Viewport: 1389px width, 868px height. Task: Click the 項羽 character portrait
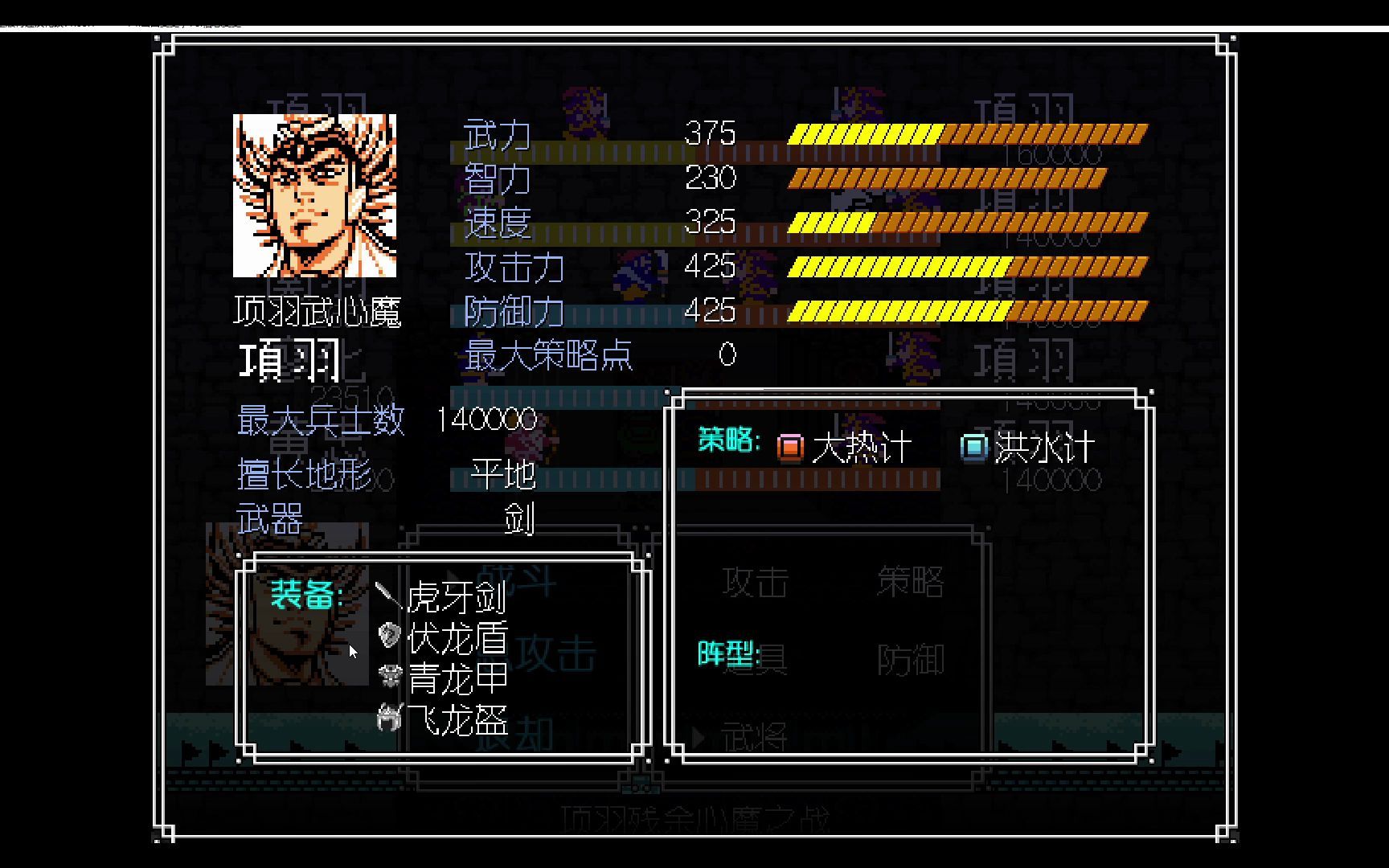(314, 195)
